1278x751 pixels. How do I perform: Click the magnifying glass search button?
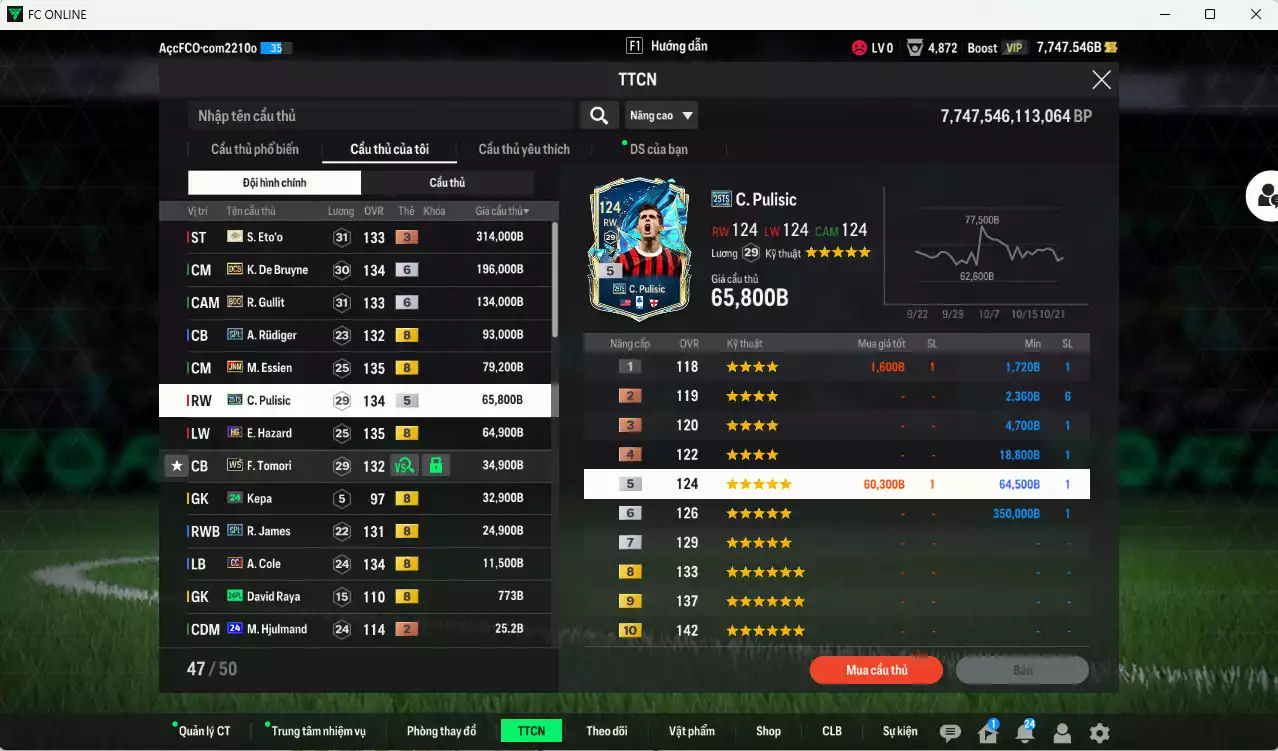click(598, 116)
